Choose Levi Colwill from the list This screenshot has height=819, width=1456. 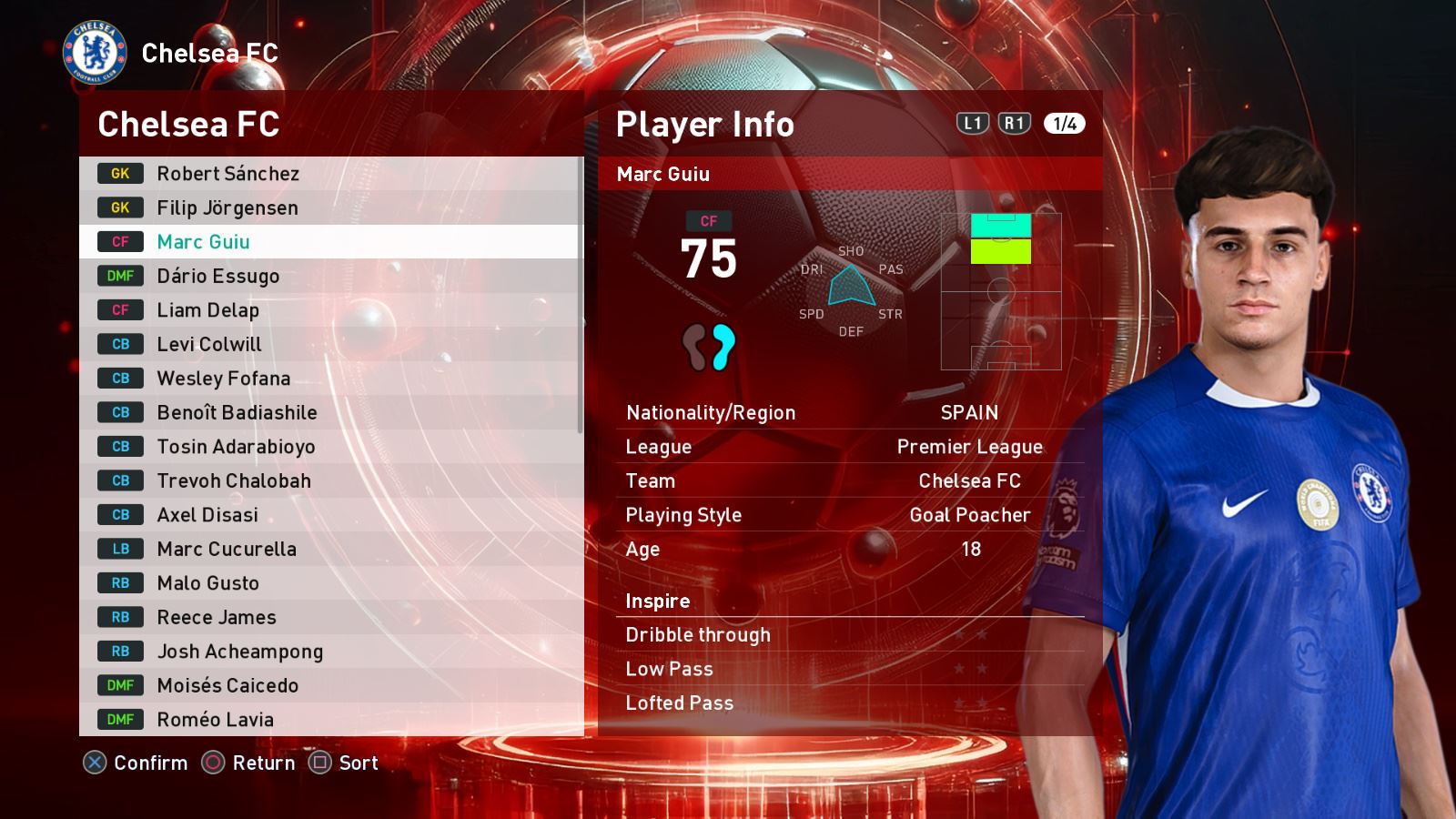coord(328,344)
